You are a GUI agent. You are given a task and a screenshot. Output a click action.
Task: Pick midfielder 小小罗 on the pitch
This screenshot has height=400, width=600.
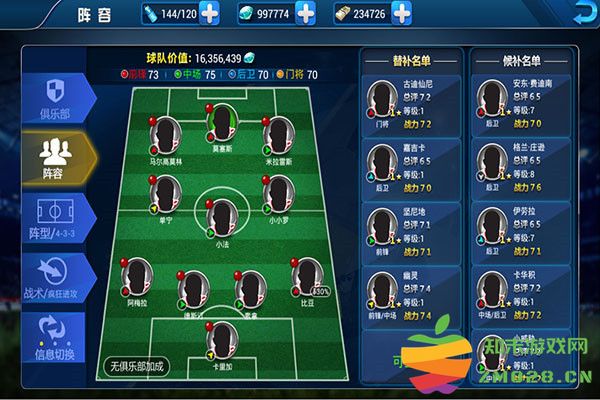click(x=277, y=192)
